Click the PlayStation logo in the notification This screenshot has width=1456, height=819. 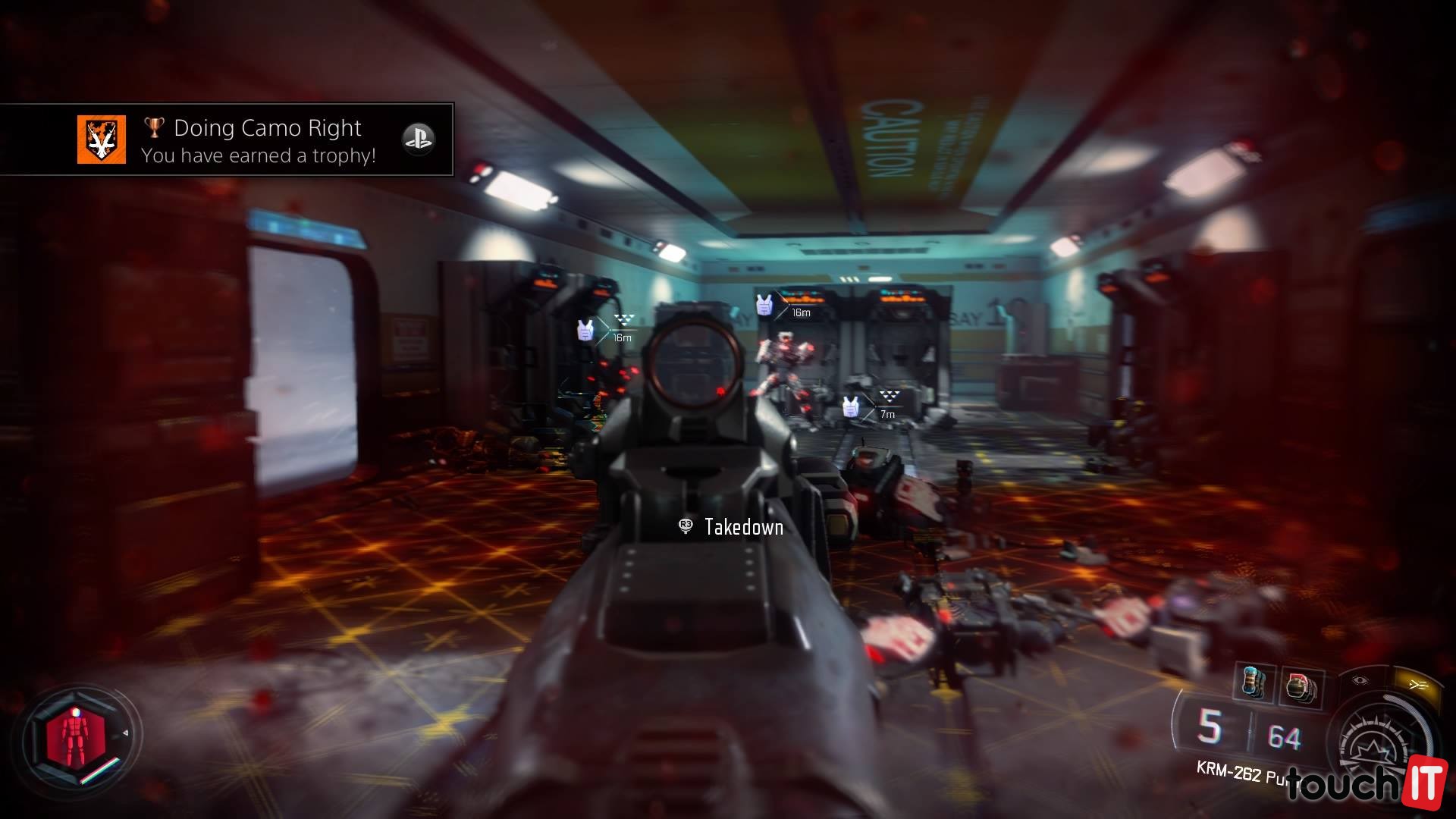418,140
